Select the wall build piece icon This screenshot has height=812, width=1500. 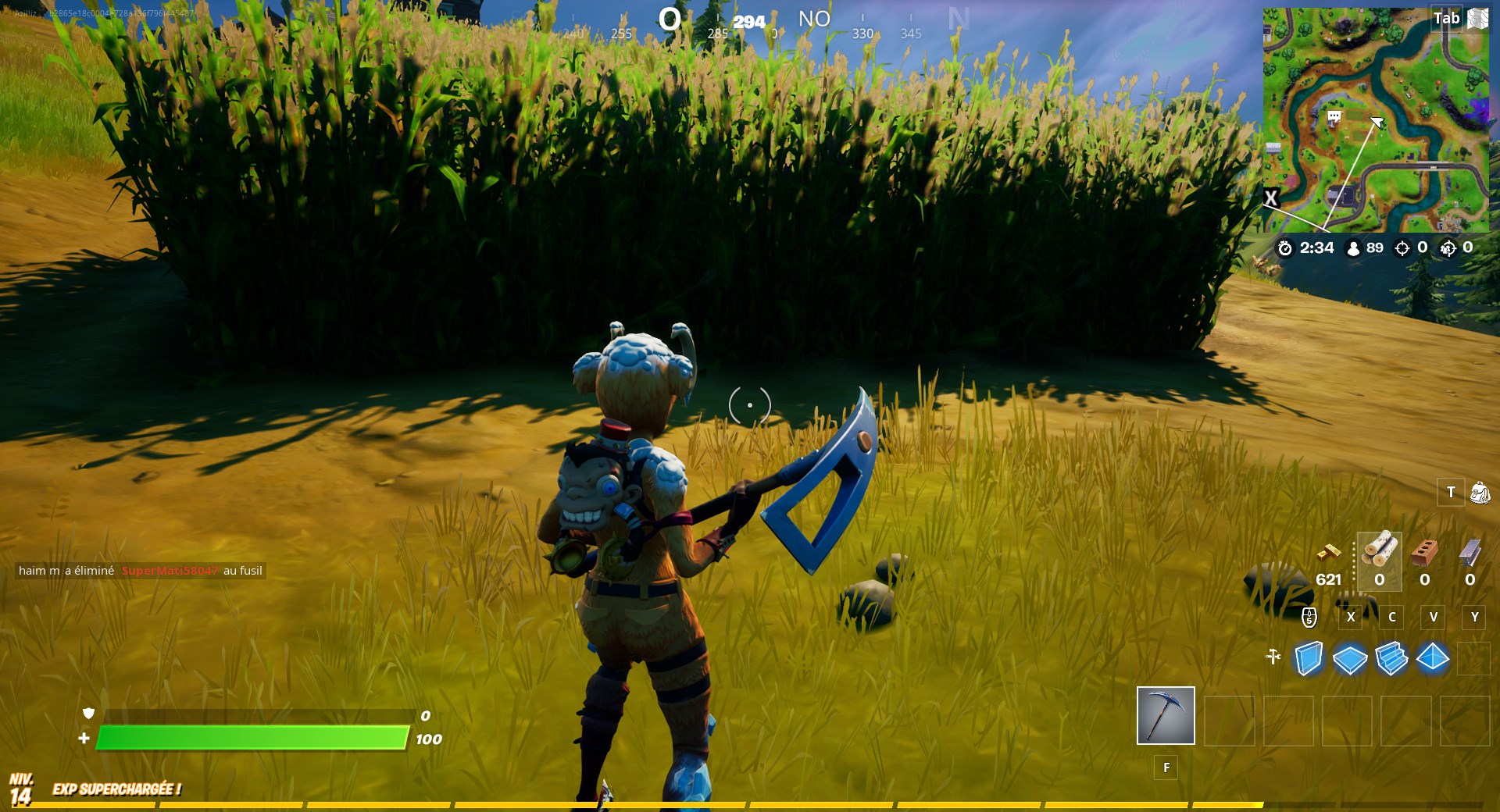[1309, 657]
